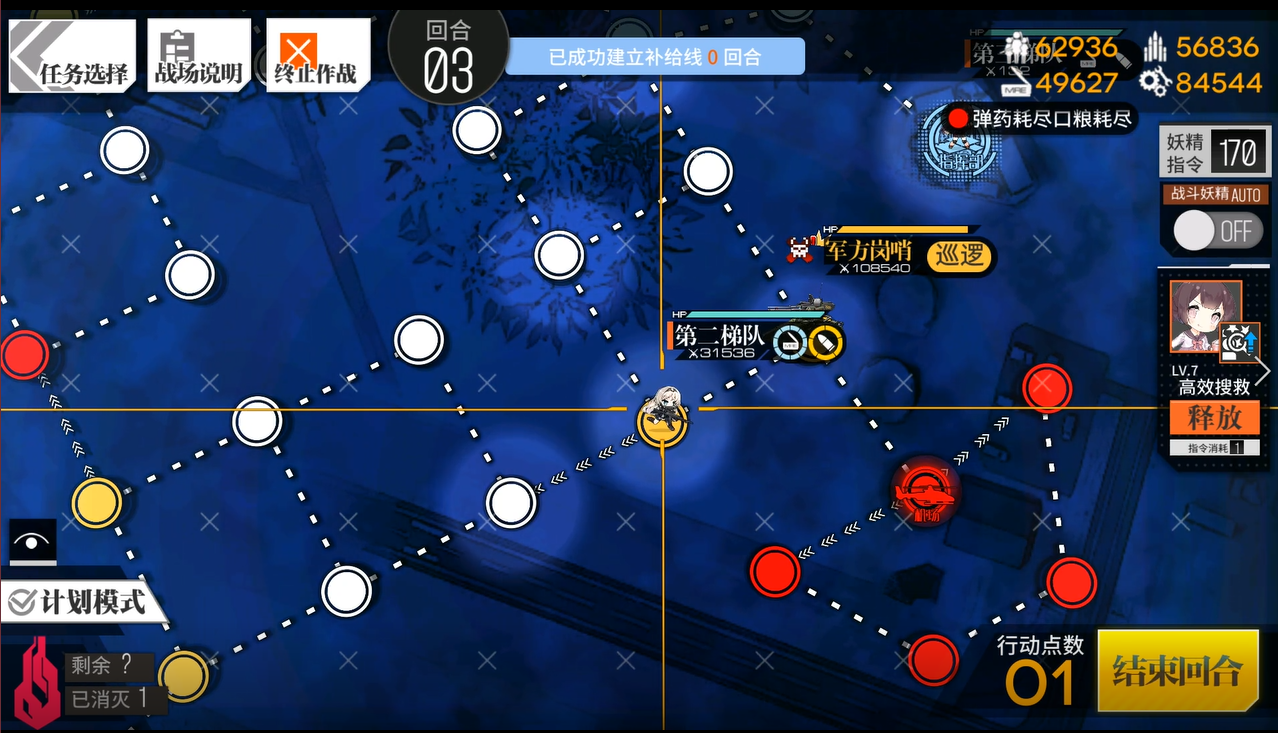Viewport: 1278px width, 733px height.
Task: Toggle the 战斗妖精 AUTO switch
Action: click(x=1213, y=231)
